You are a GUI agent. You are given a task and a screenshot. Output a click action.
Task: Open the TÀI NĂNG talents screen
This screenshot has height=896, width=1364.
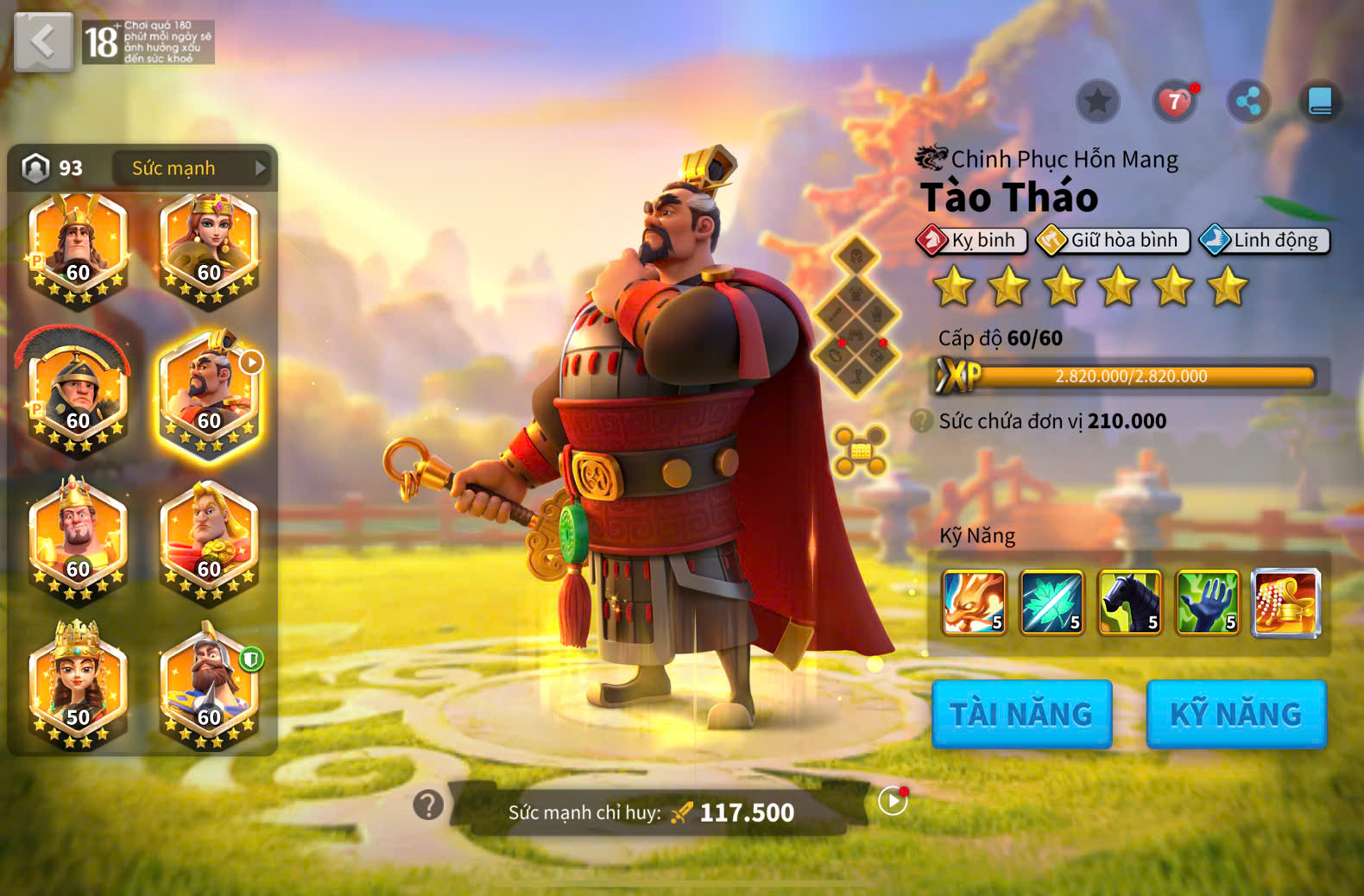click(x=1021, y=714)
